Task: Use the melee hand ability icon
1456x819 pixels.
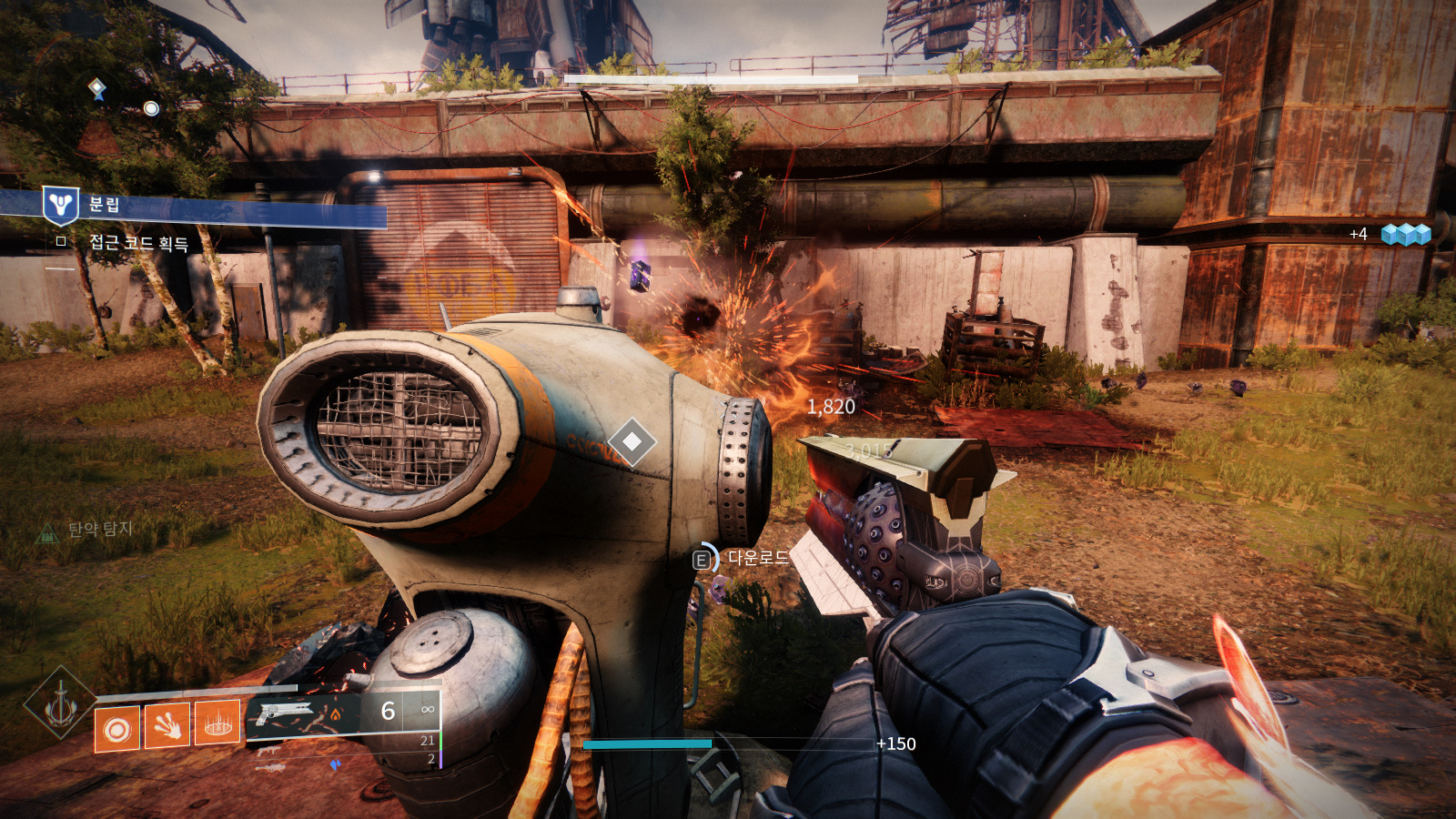Action: pos(167,726)
